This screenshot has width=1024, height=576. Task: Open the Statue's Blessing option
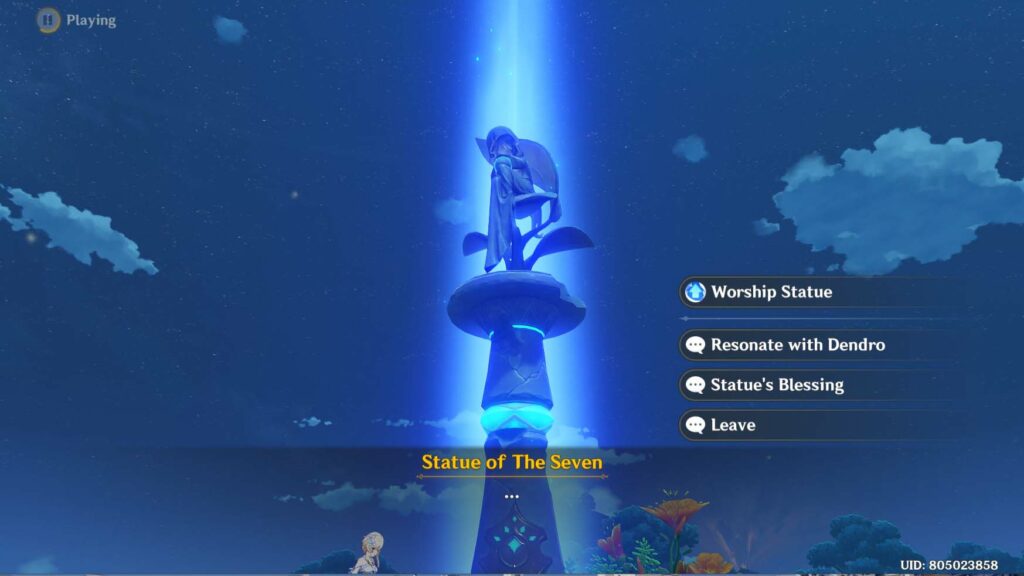point(777,385)
